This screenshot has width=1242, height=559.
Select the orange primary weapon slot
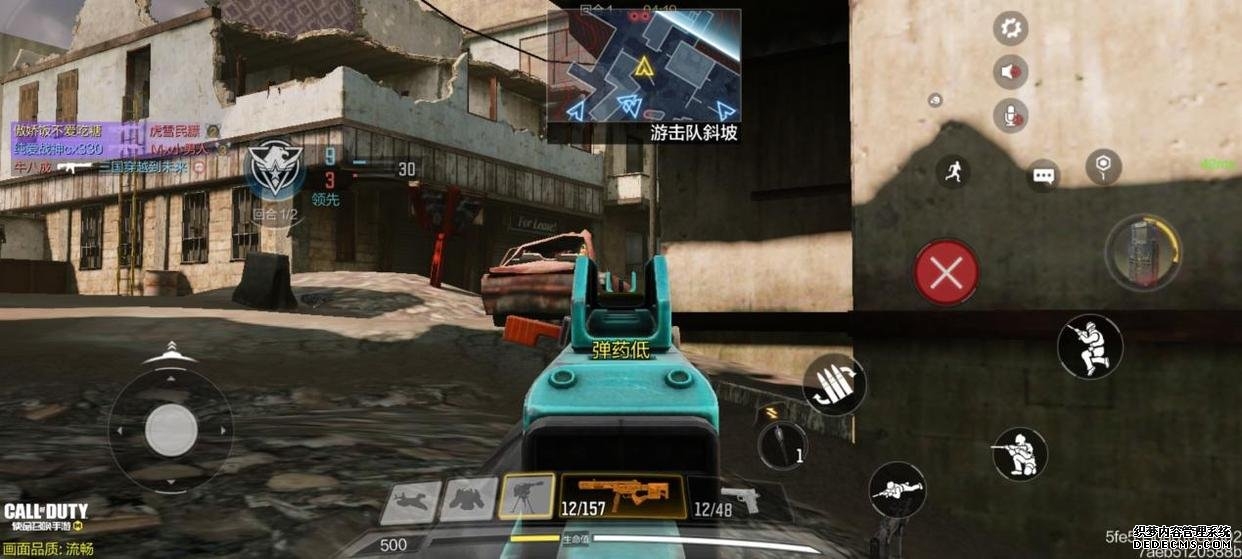(621, 497)
